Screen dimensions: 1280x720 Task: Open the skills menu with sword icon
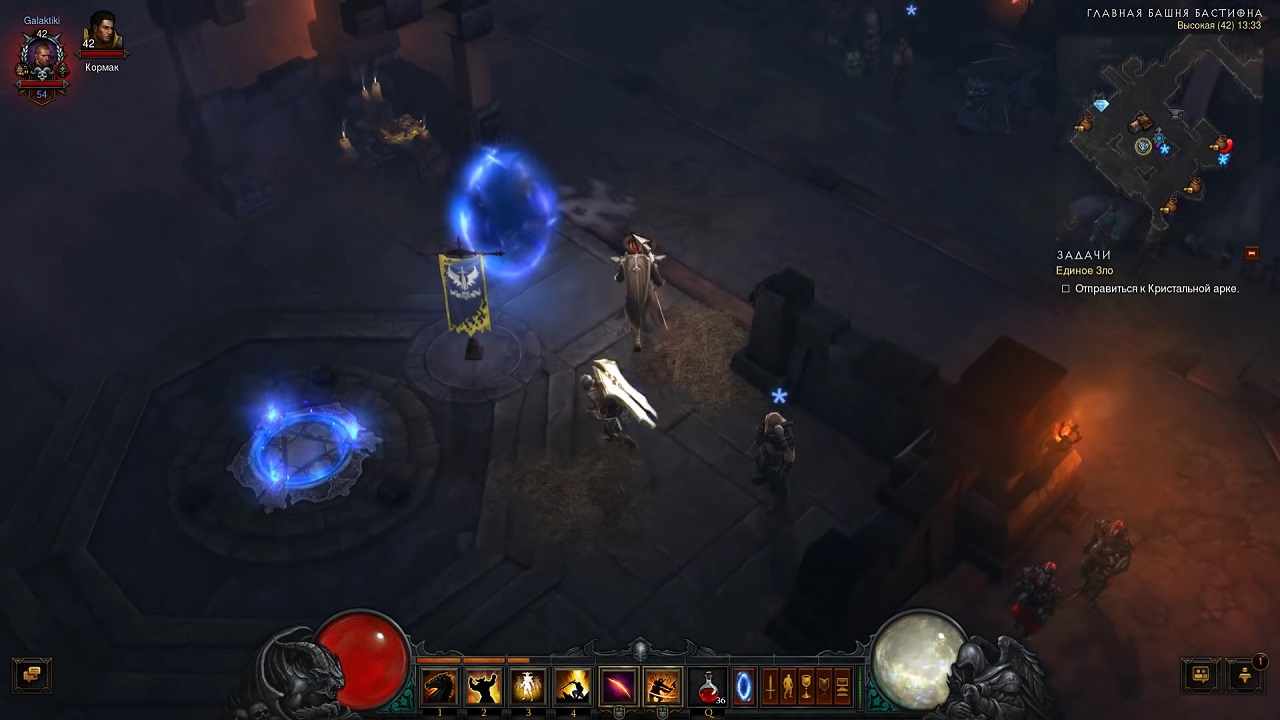770,687
